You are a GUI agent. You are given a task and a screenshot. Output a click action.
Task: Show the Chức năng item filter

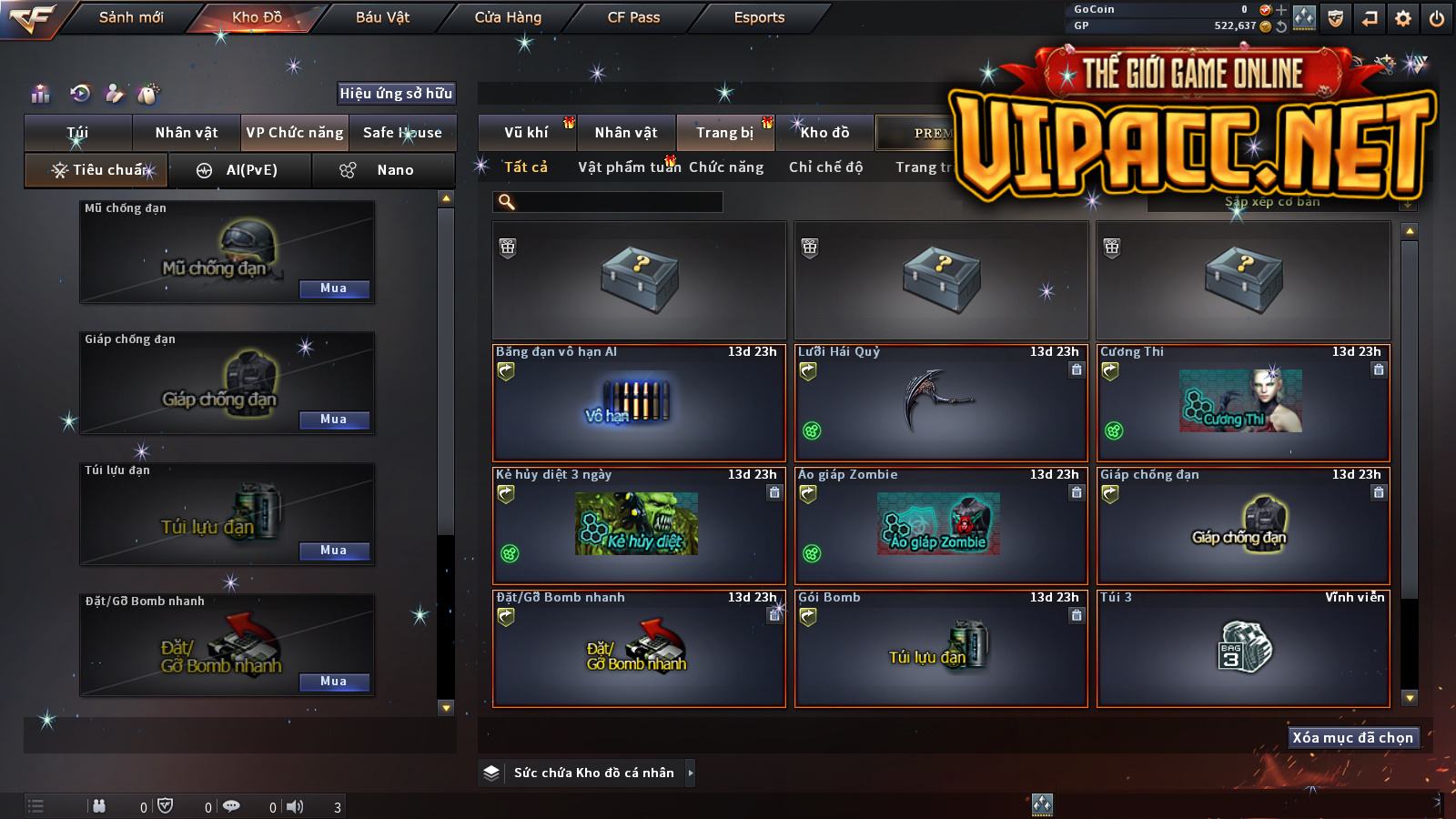click(726, 167)
